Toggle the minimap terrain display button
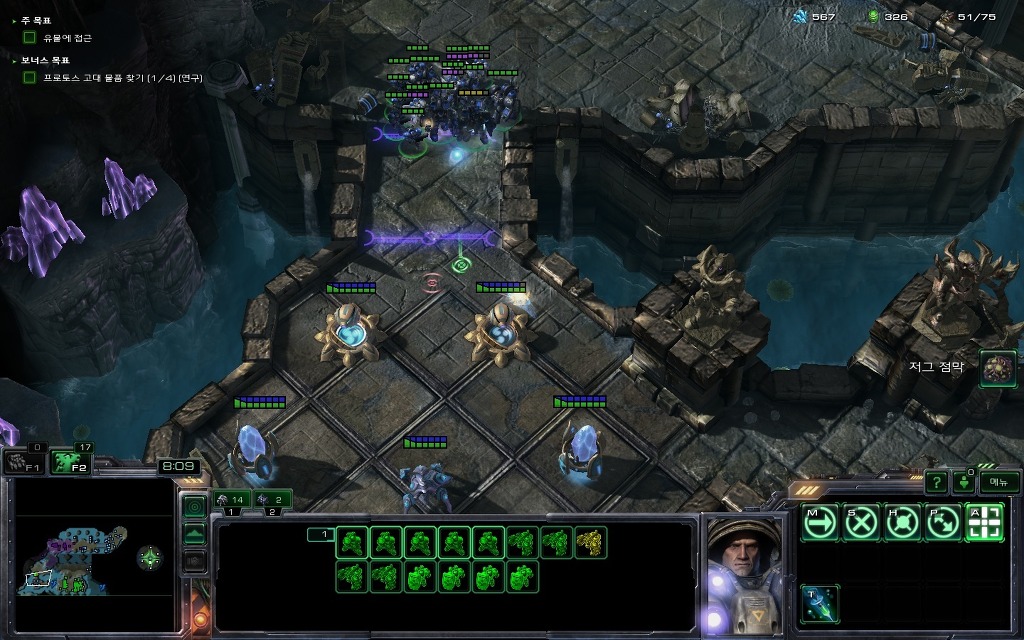Viewport: 1024px width, 640px height. click(x=195, y=533)
